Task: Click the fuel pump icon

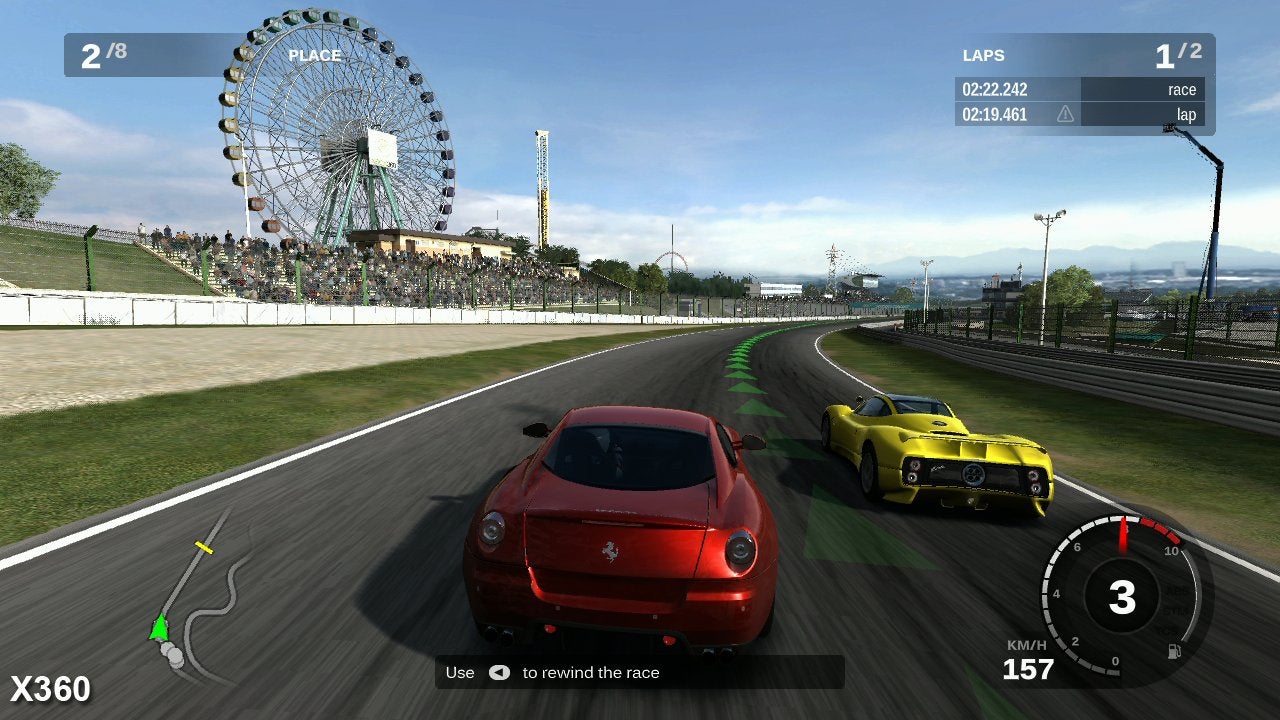Action: 1172,652
